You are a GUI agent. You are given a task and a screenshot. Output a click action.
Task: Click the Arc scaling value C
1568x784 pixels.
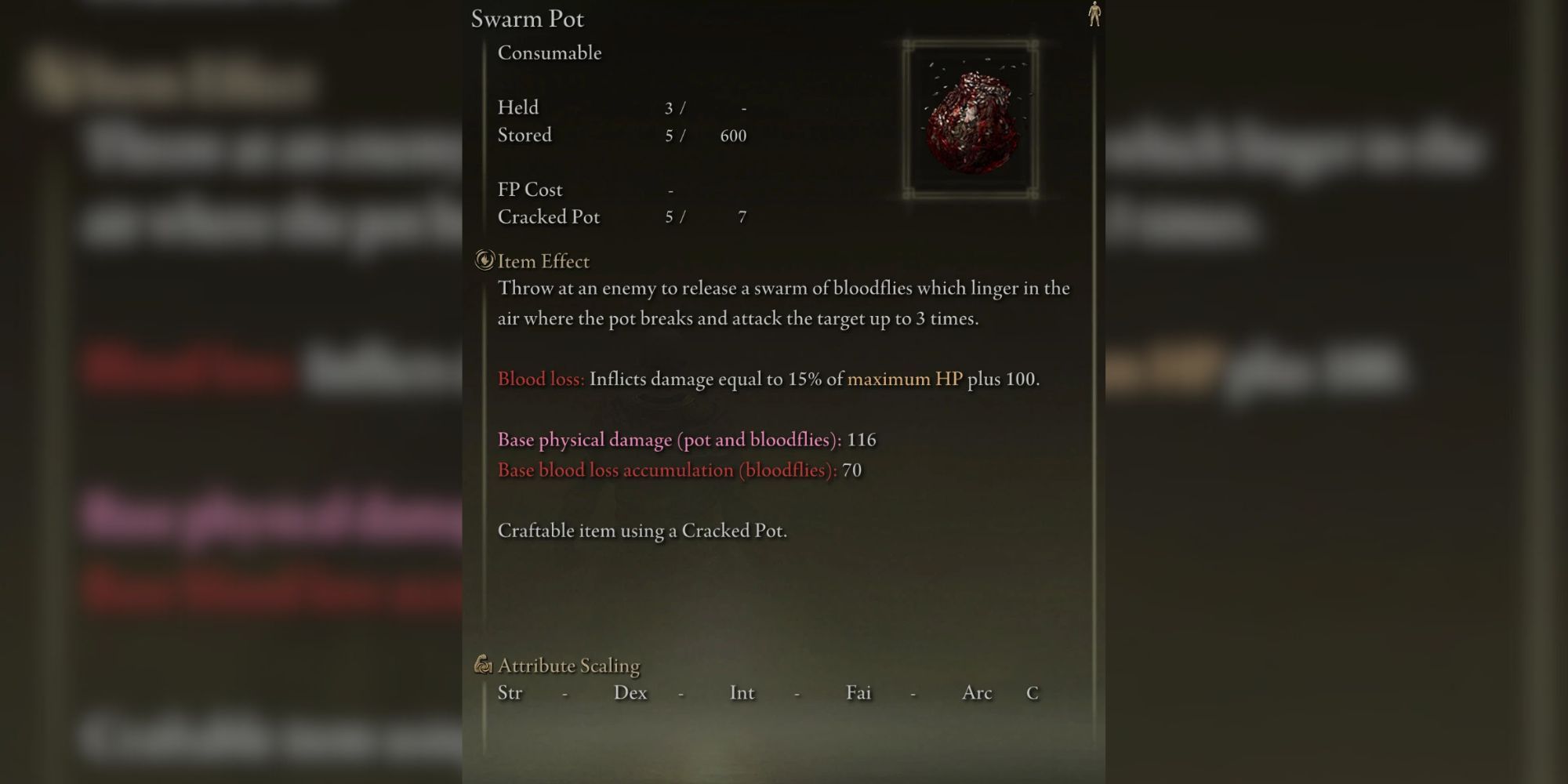(x=1033, y=693)
